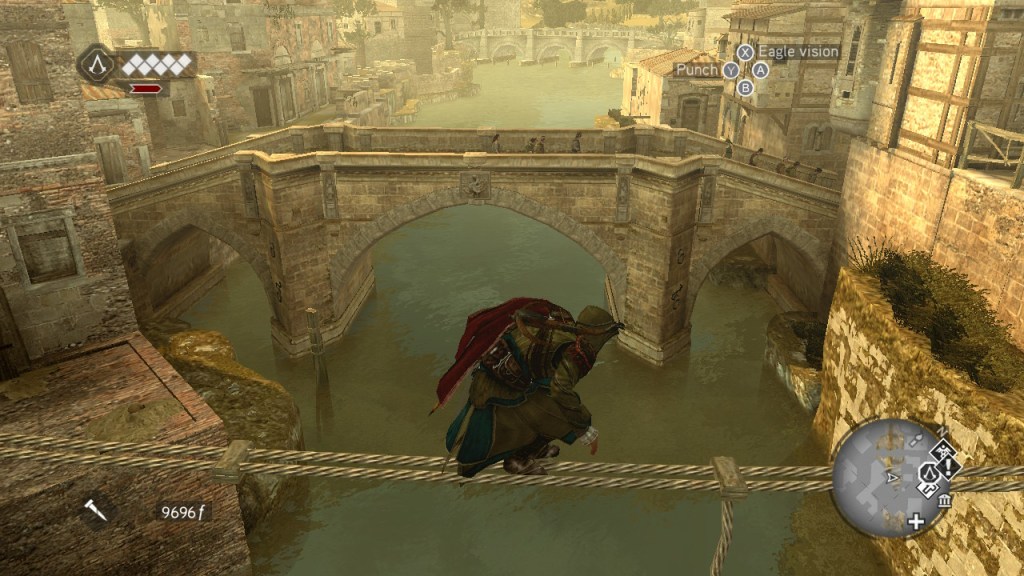Click the white cross marker on minimap
Image resolution: width=1024 pixels, height=576 pixels.
[x=916, y=521]
